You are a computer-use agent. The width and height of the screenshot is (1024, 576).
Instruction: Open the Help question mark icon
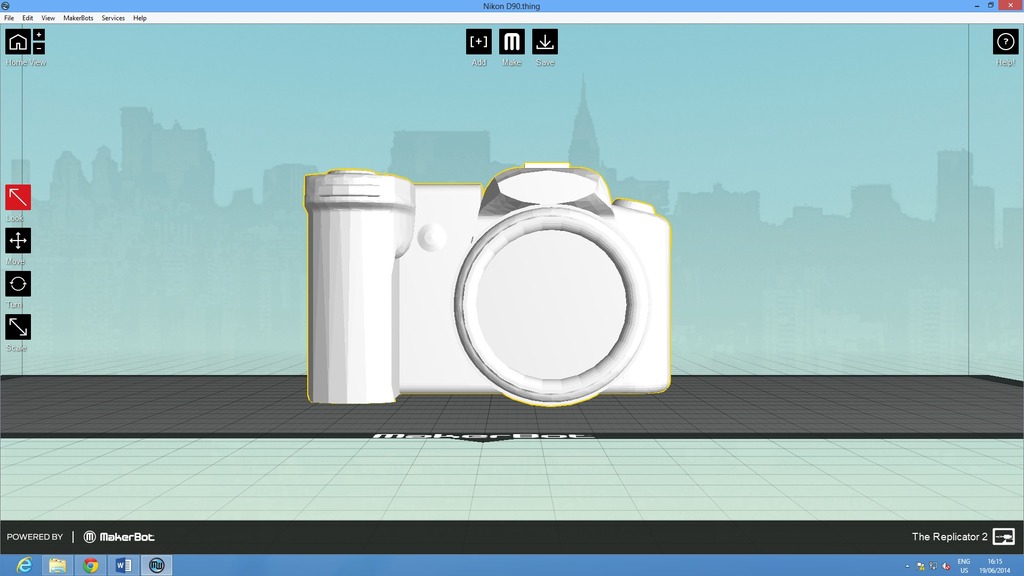(x=1005, y=42)
